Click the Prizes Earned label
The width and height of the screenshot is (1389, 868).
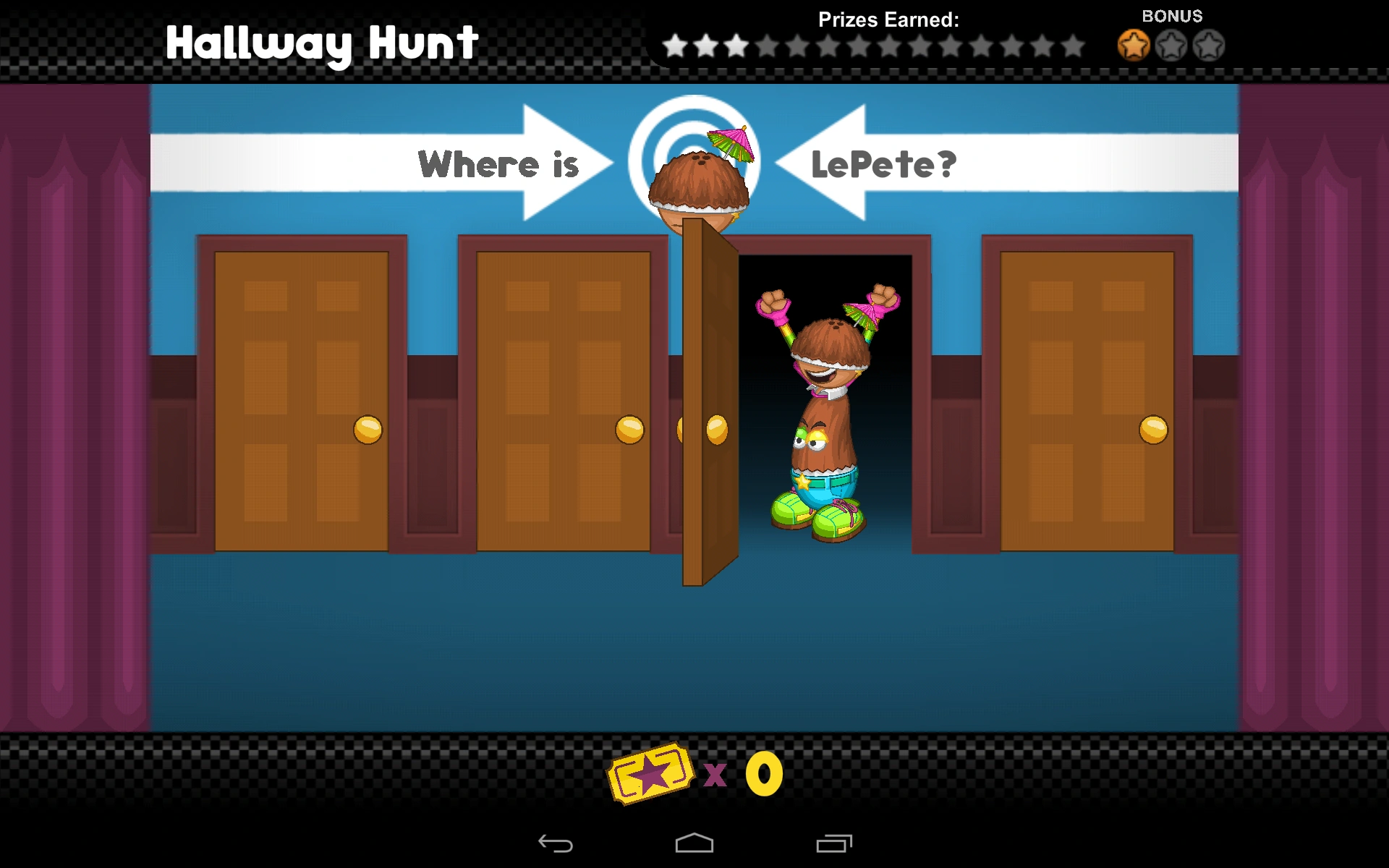point(888,20)
